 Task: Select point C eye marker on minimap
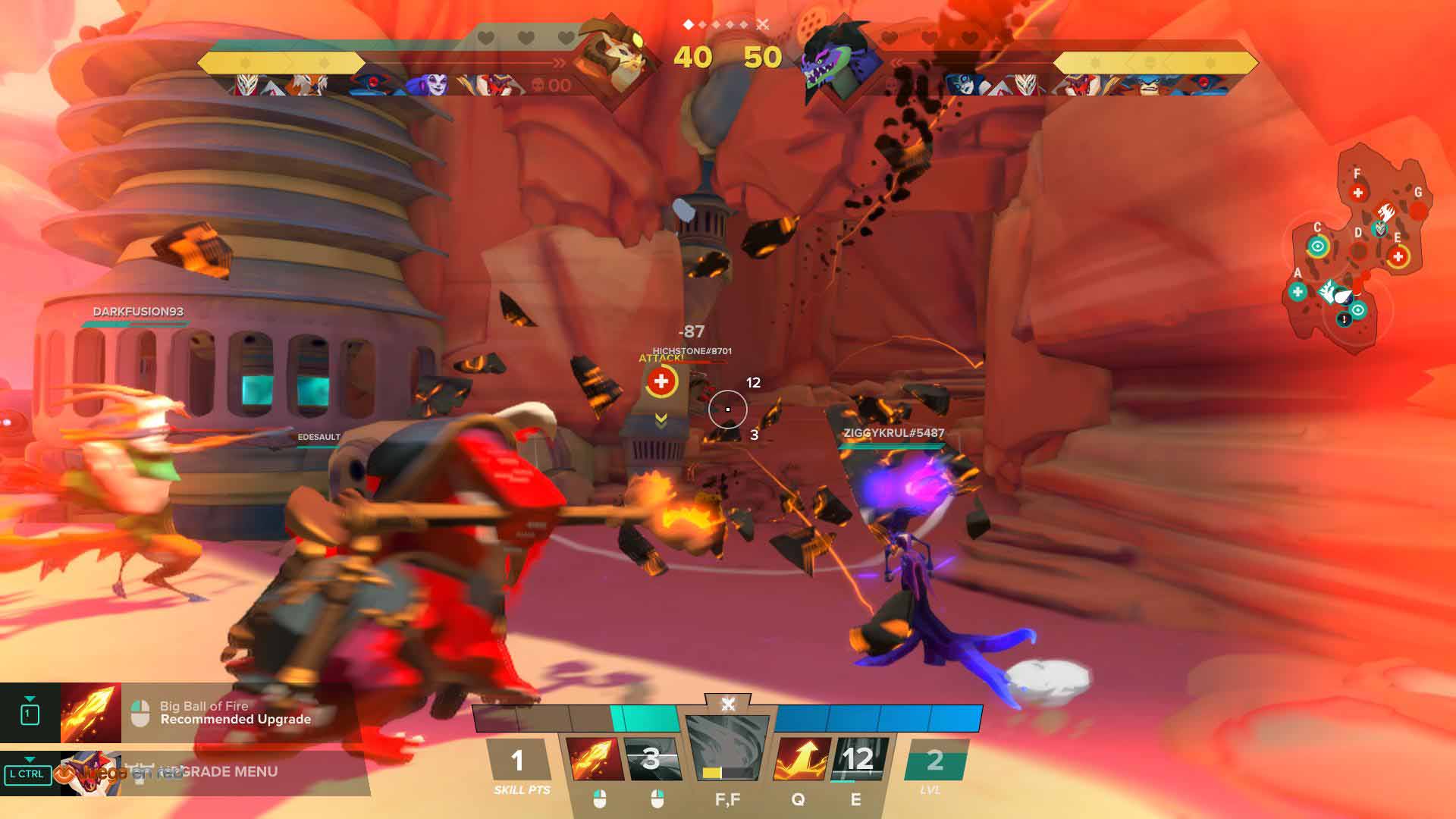(1318, 246)
